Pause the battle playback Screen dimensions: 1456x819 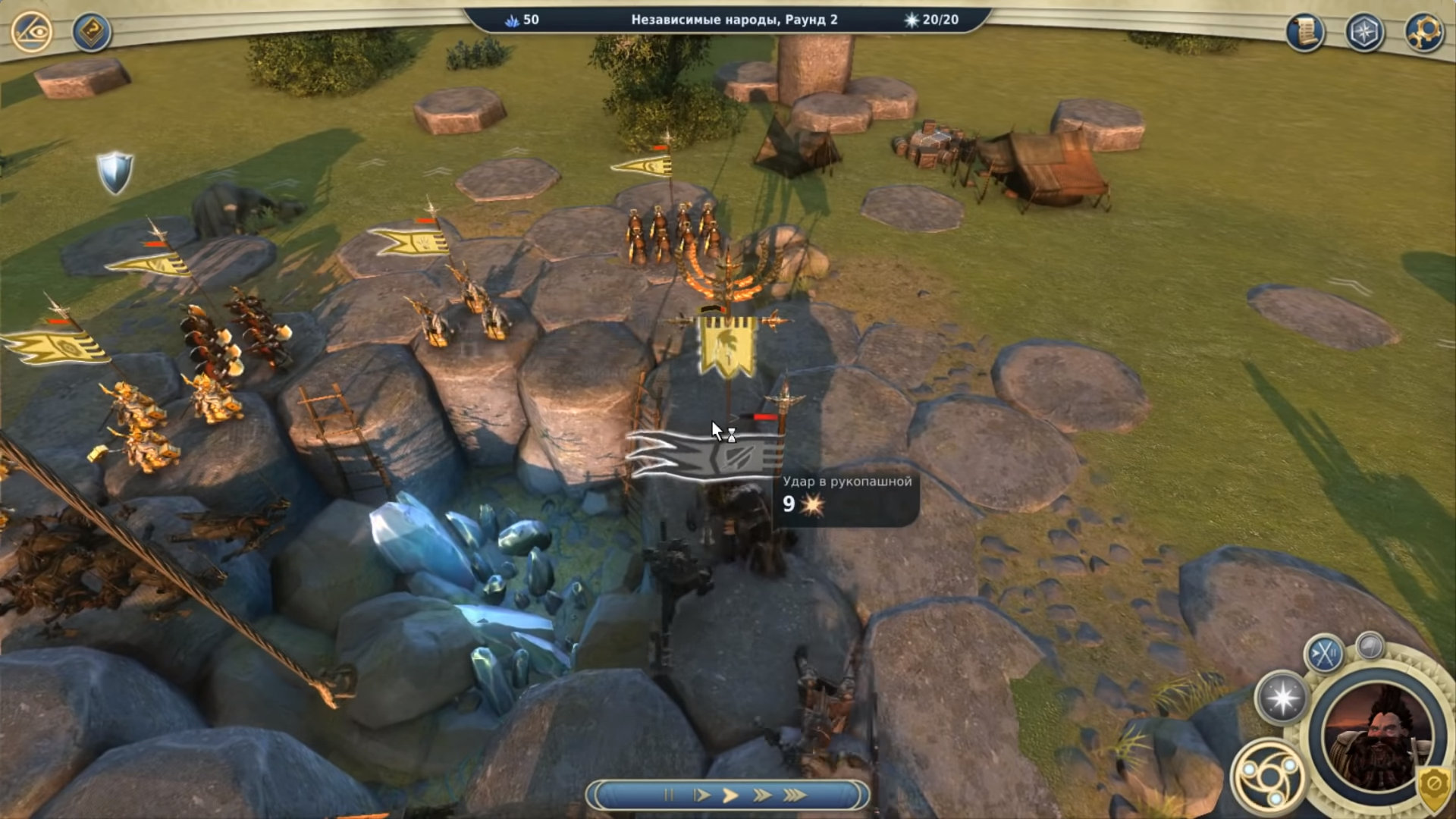pos(669,795)
